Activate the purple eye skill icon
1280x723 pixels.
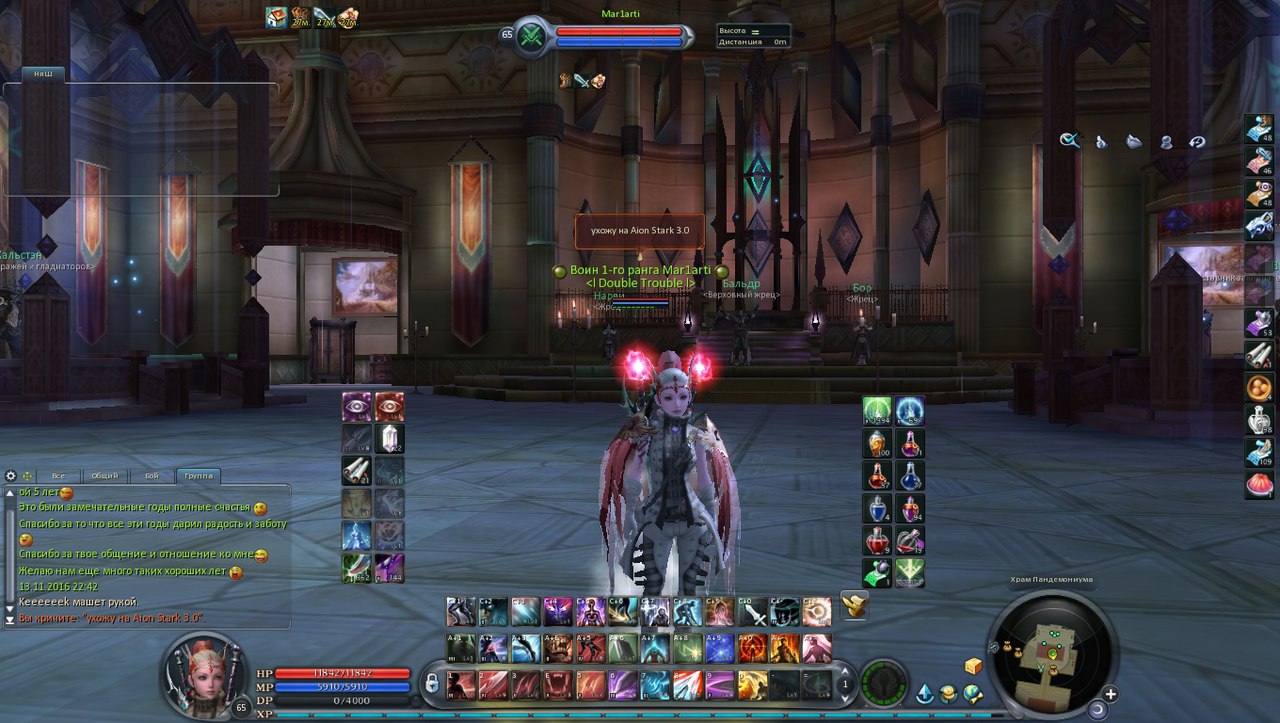pos(357,406)
